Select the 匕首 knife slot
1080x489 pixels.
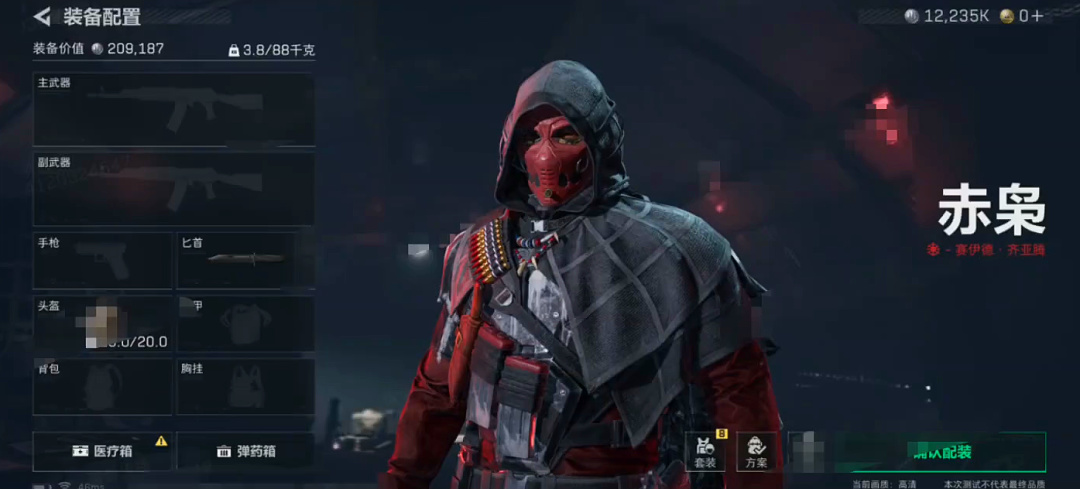[x=246, y=261]
